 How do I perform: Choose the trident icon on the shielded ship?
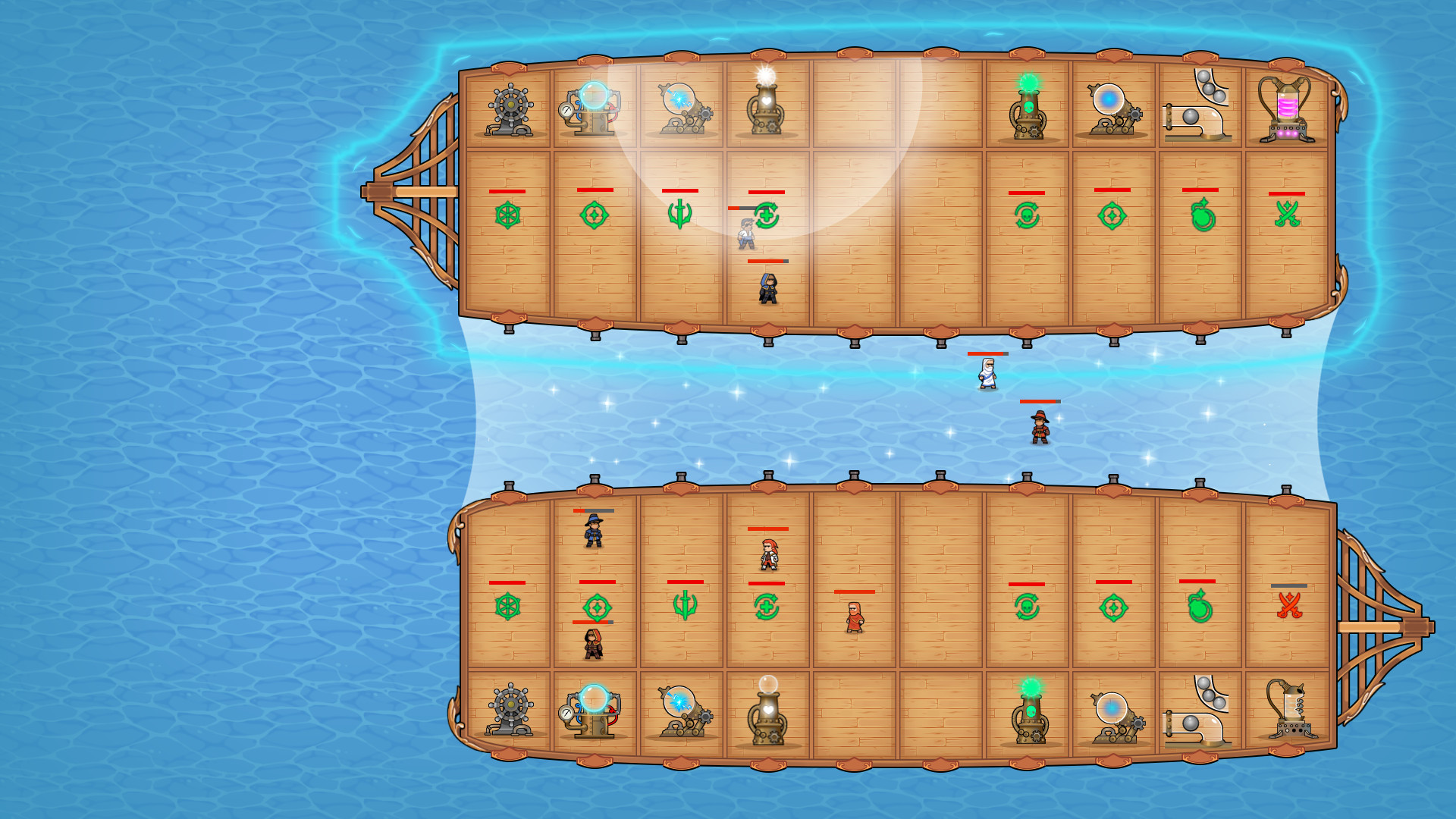679,214
